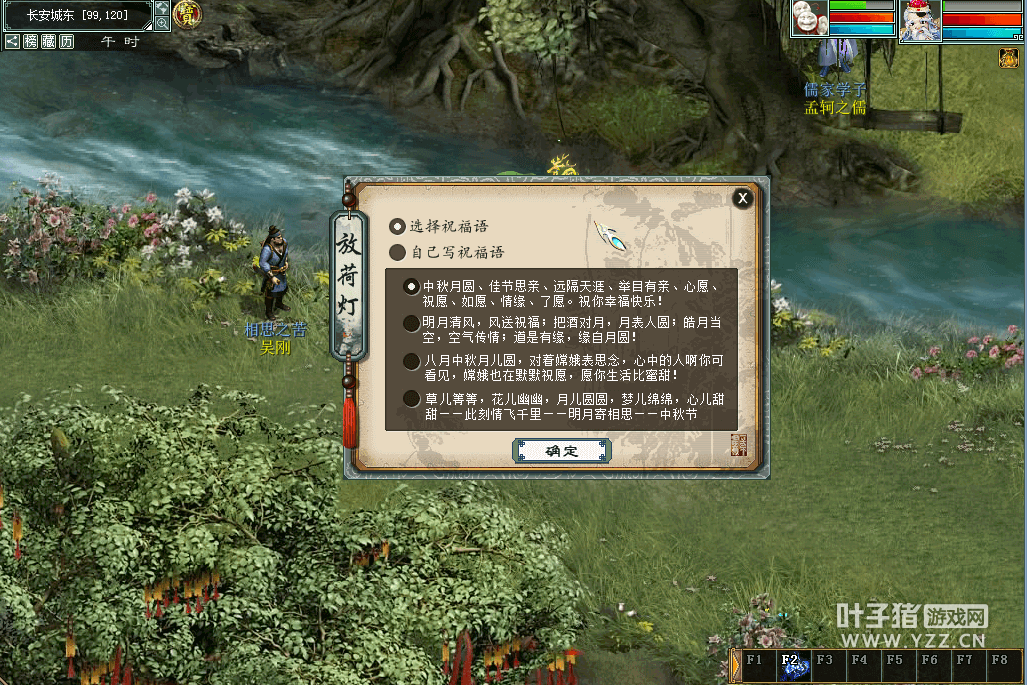This screenshot has height=685, width=1027.
Task: Open the golden pouch icon under the portraits
Action: 1008,58
